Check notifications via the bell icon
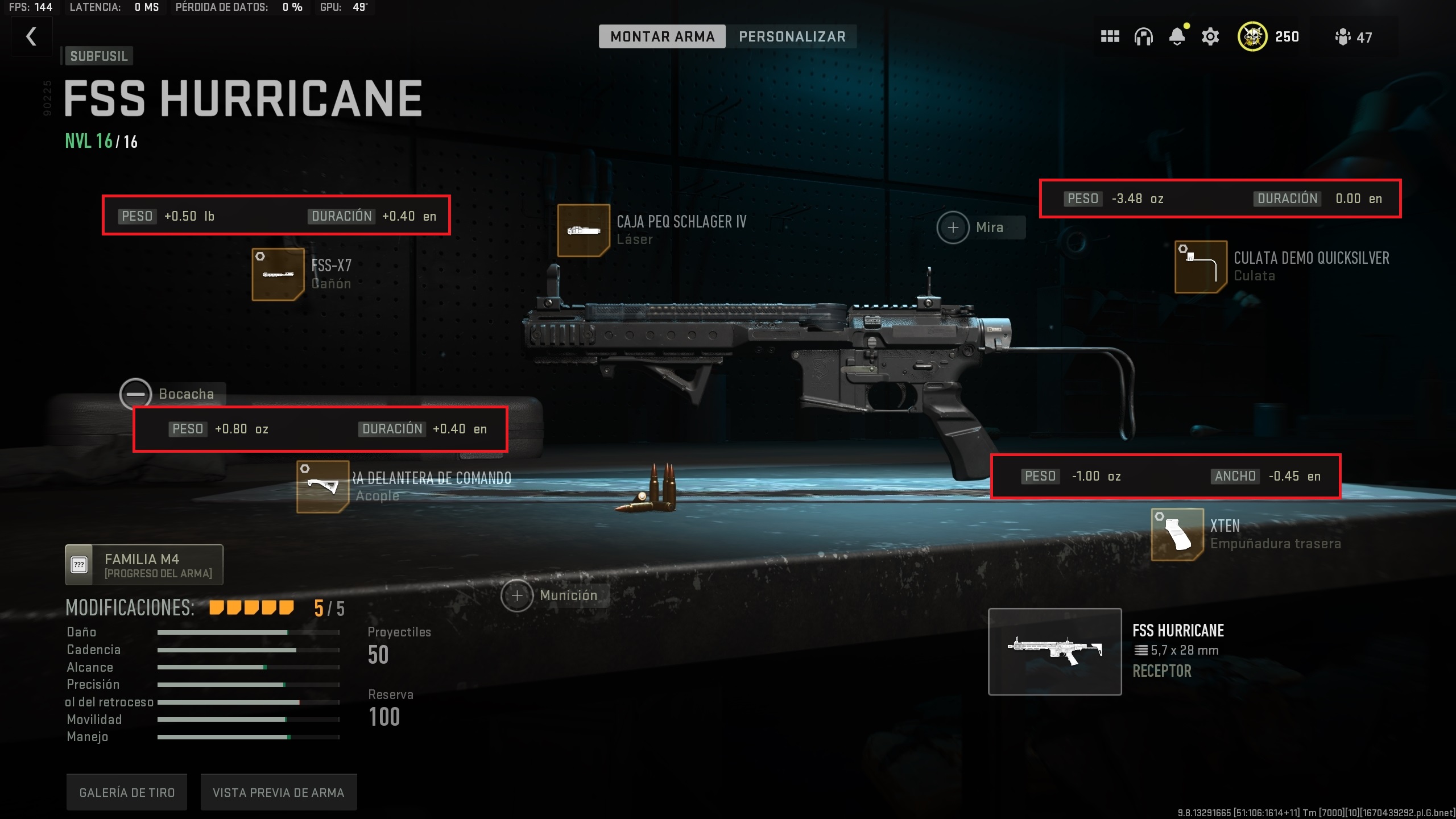 coord(1177,36)
